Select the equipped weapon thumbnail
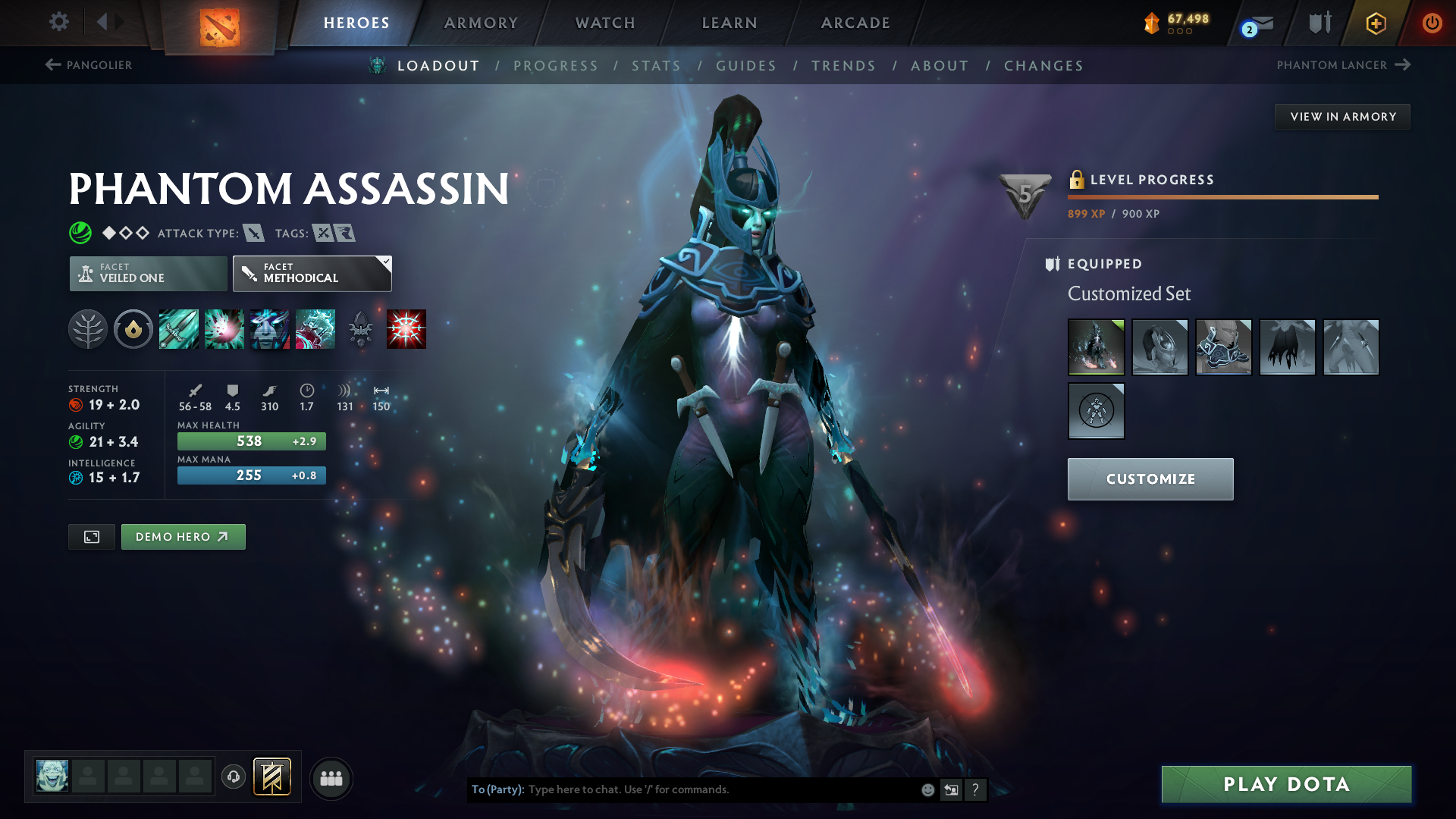1456x819 pixels. click(x=1351, y=347)
